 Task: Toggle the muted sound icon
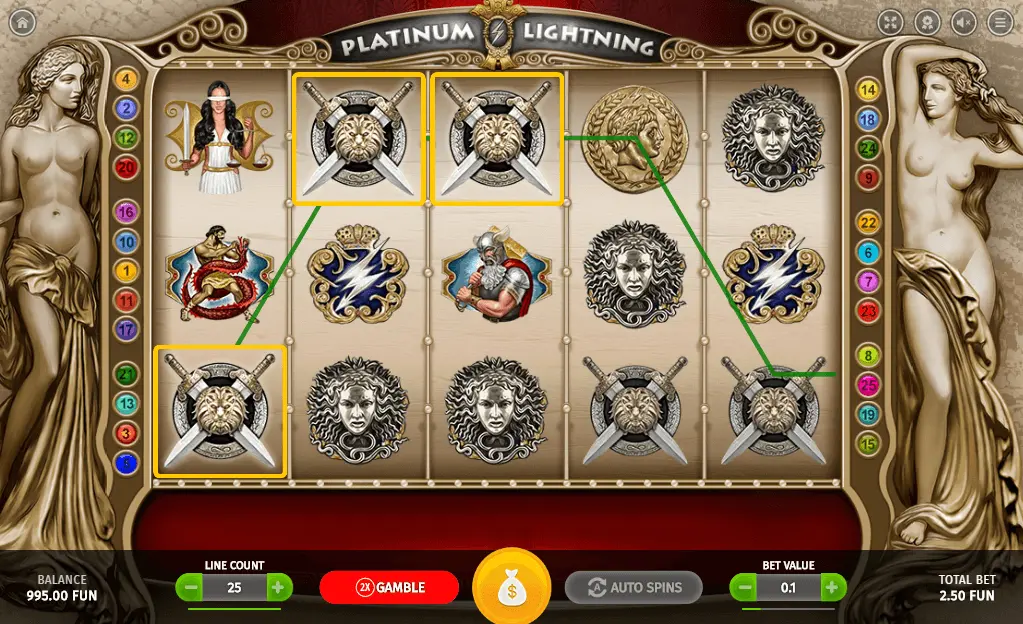pyautogui.click(x=964, y=22)
